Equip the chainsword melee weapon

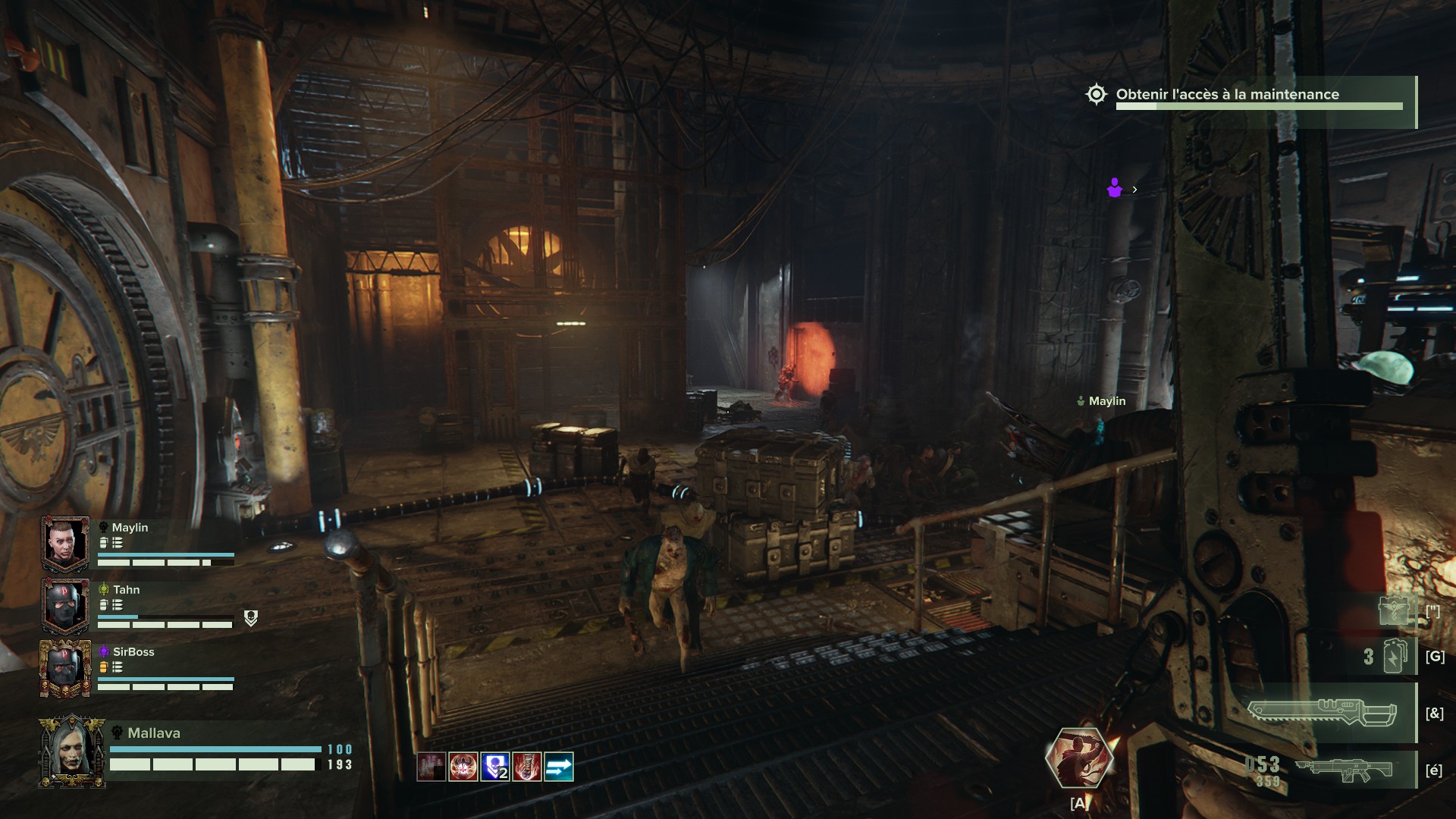tap(1322, 713)
